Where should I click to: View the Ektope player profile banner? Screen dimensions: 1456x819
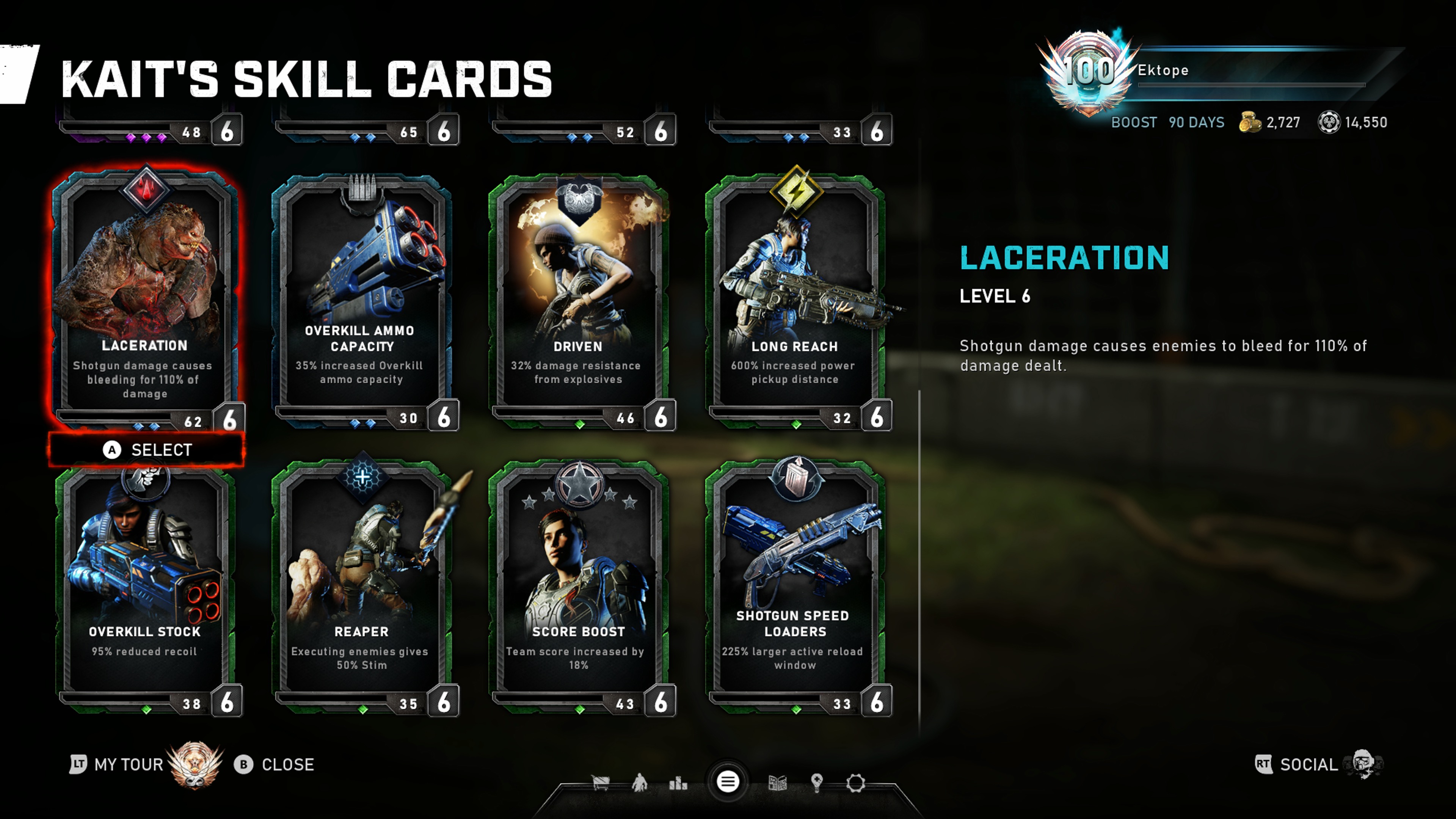1215,71
